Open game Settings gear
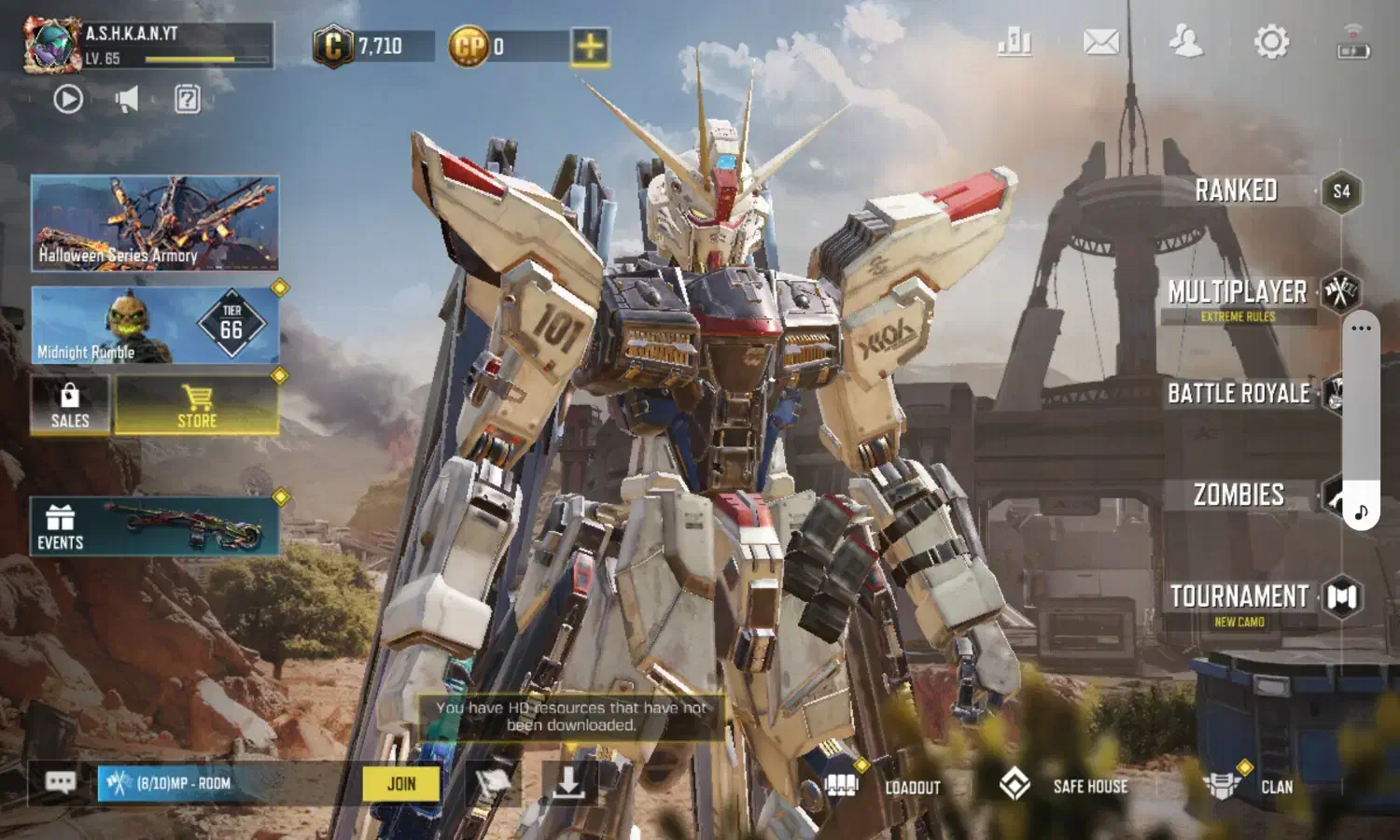 coord(1271,42)
